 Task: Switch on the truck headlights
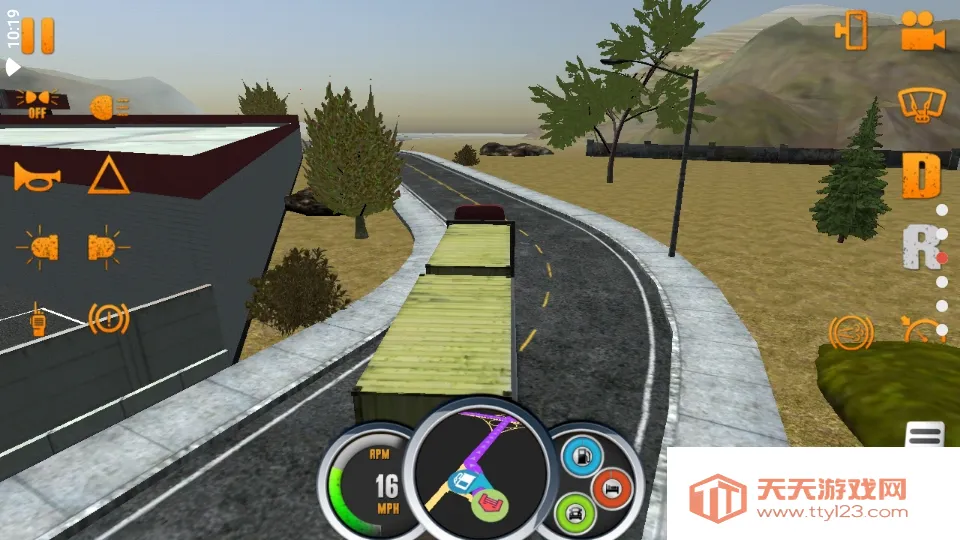[108, 108]
